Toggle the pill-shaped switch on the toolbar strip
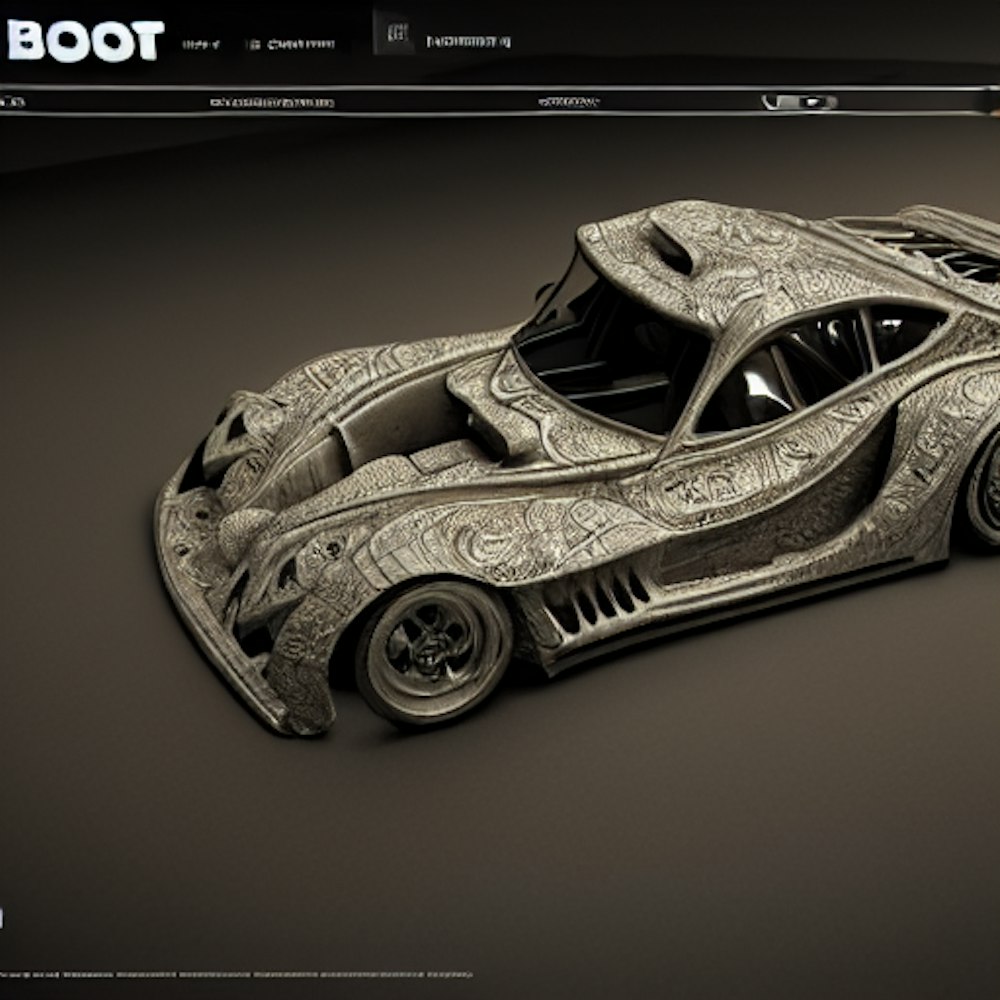Image resolution: width=1000 pixels, height=1000 pixels. (x=799, y=102)
